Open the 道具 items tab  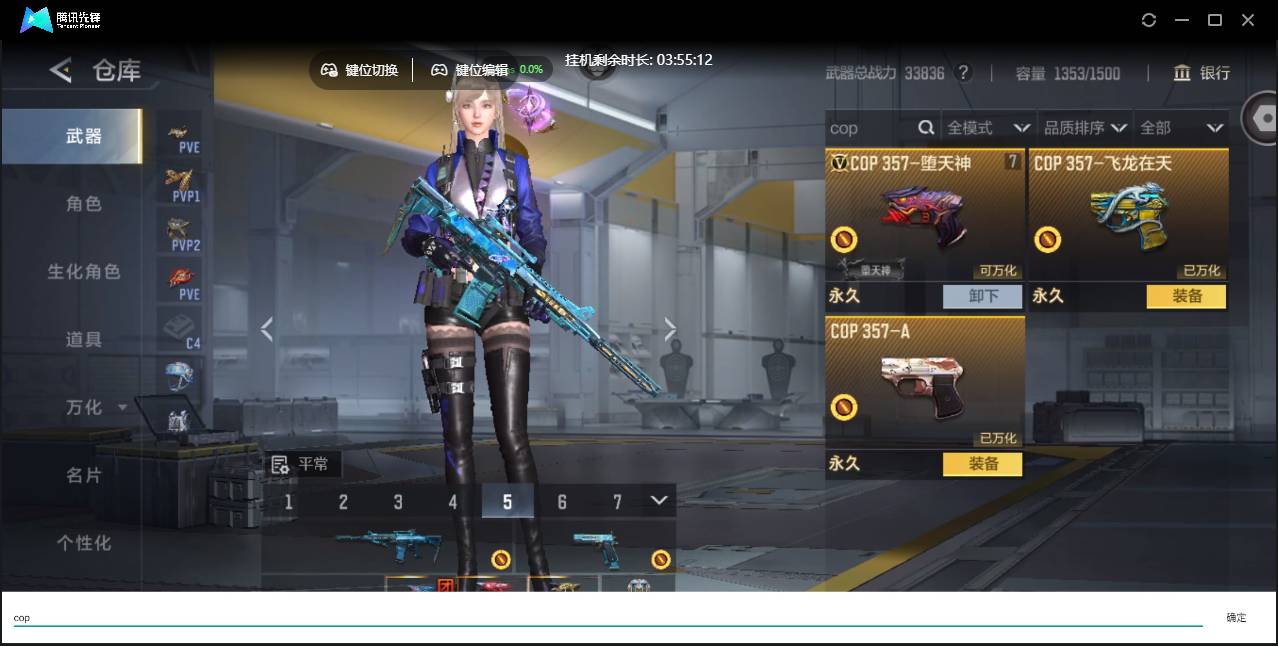[83, 340]
